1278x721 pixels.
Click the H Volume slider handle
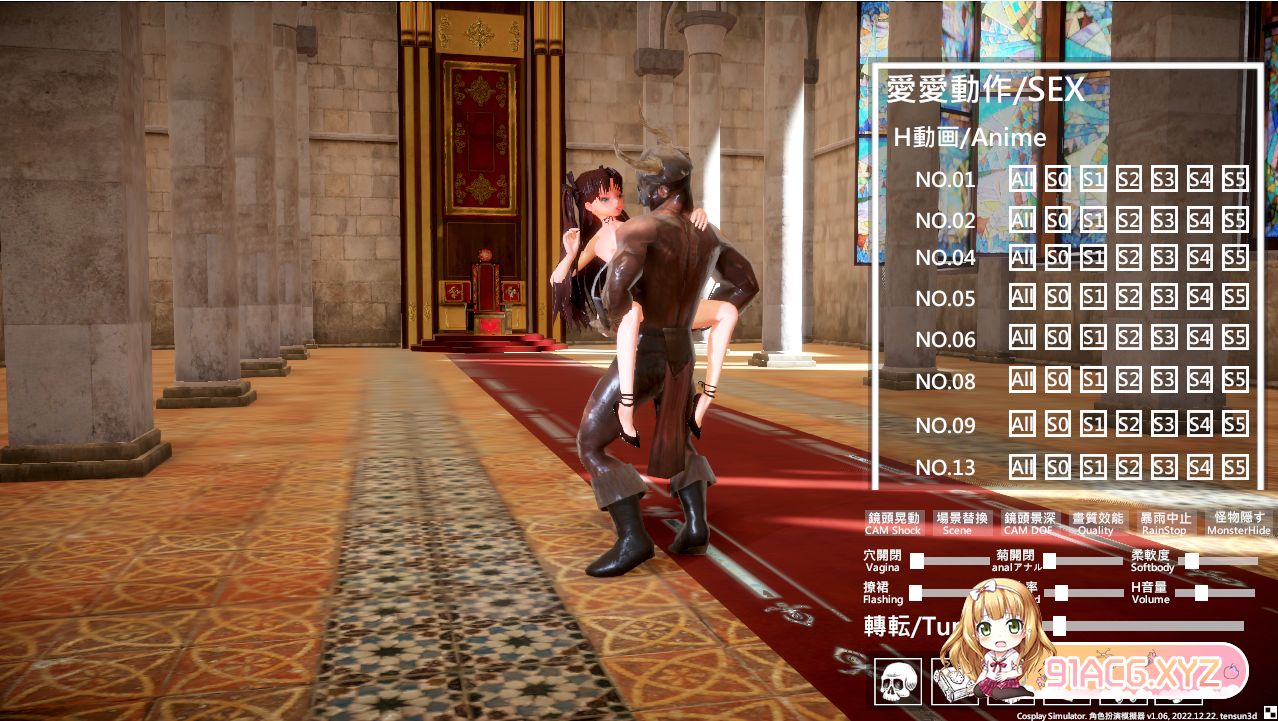1201,593
